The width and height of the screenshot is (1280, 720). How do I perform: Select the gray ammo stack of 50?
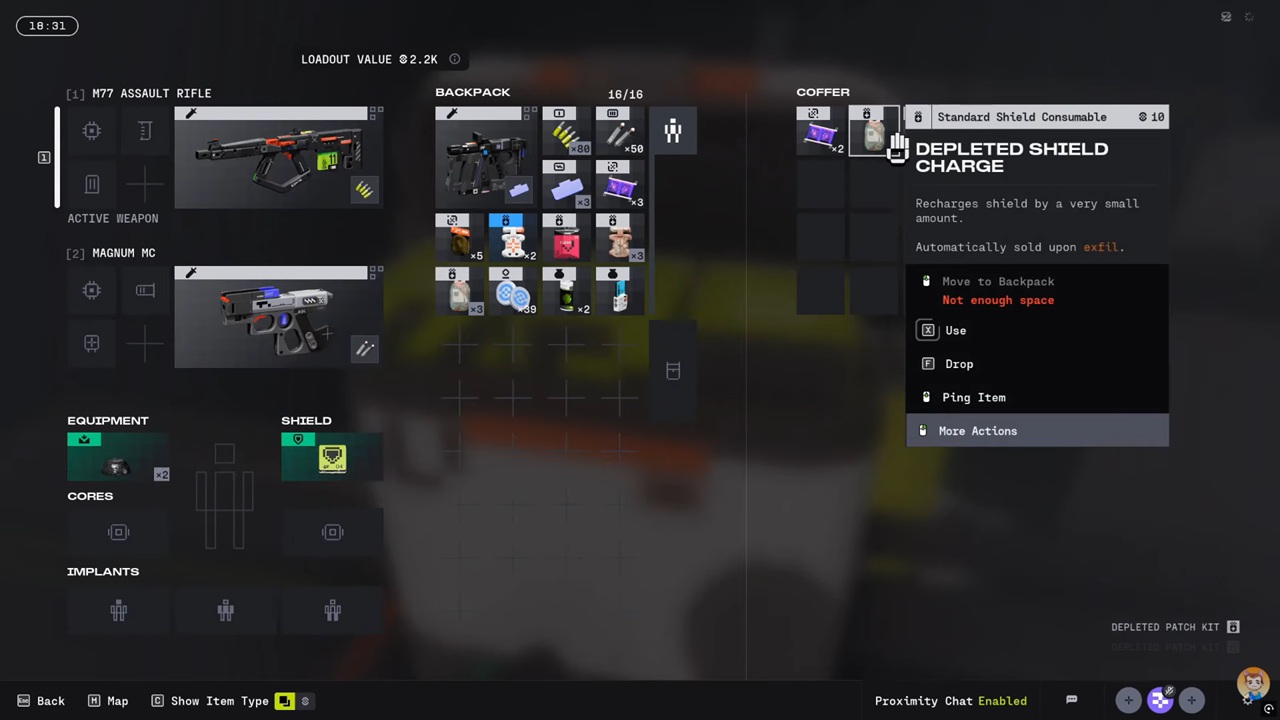tap(620, 131)
